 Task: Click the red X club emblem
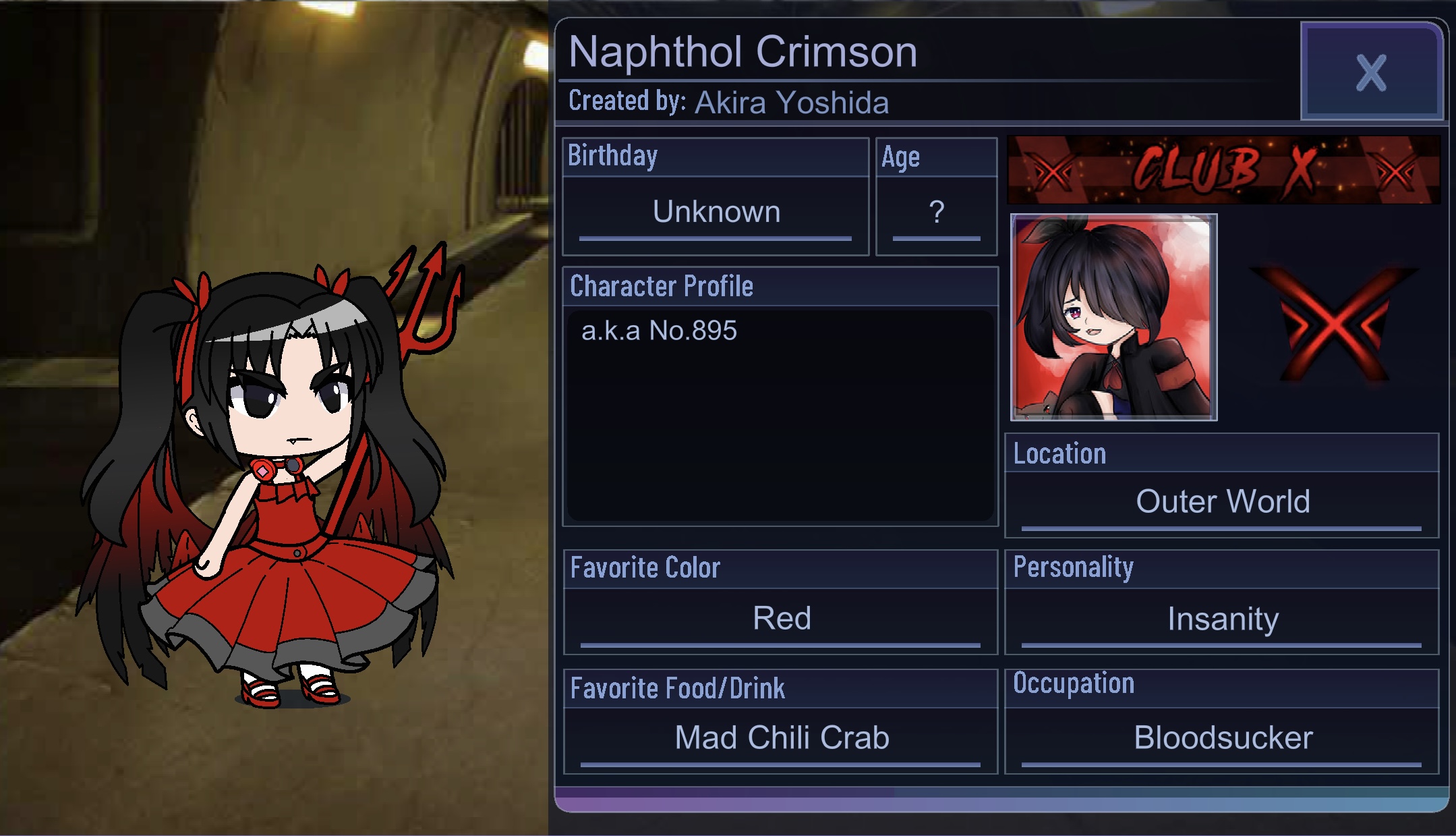(1333, 323)
